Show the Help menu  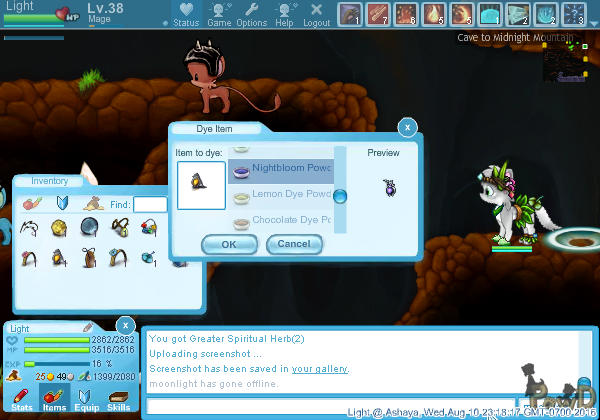(x=284, y=14)
